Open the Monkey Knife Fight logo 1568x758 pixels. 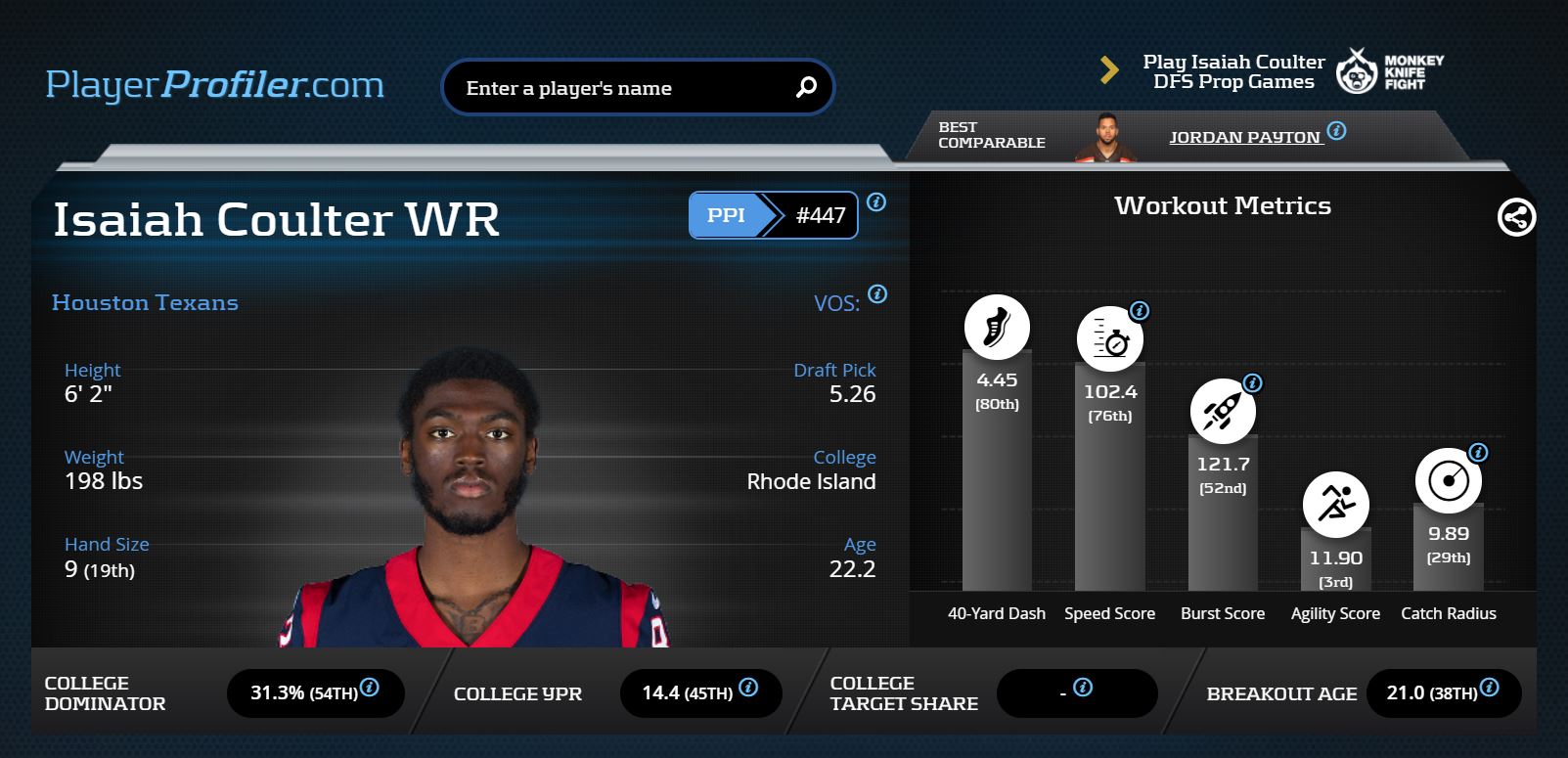tap(1390, 71)
